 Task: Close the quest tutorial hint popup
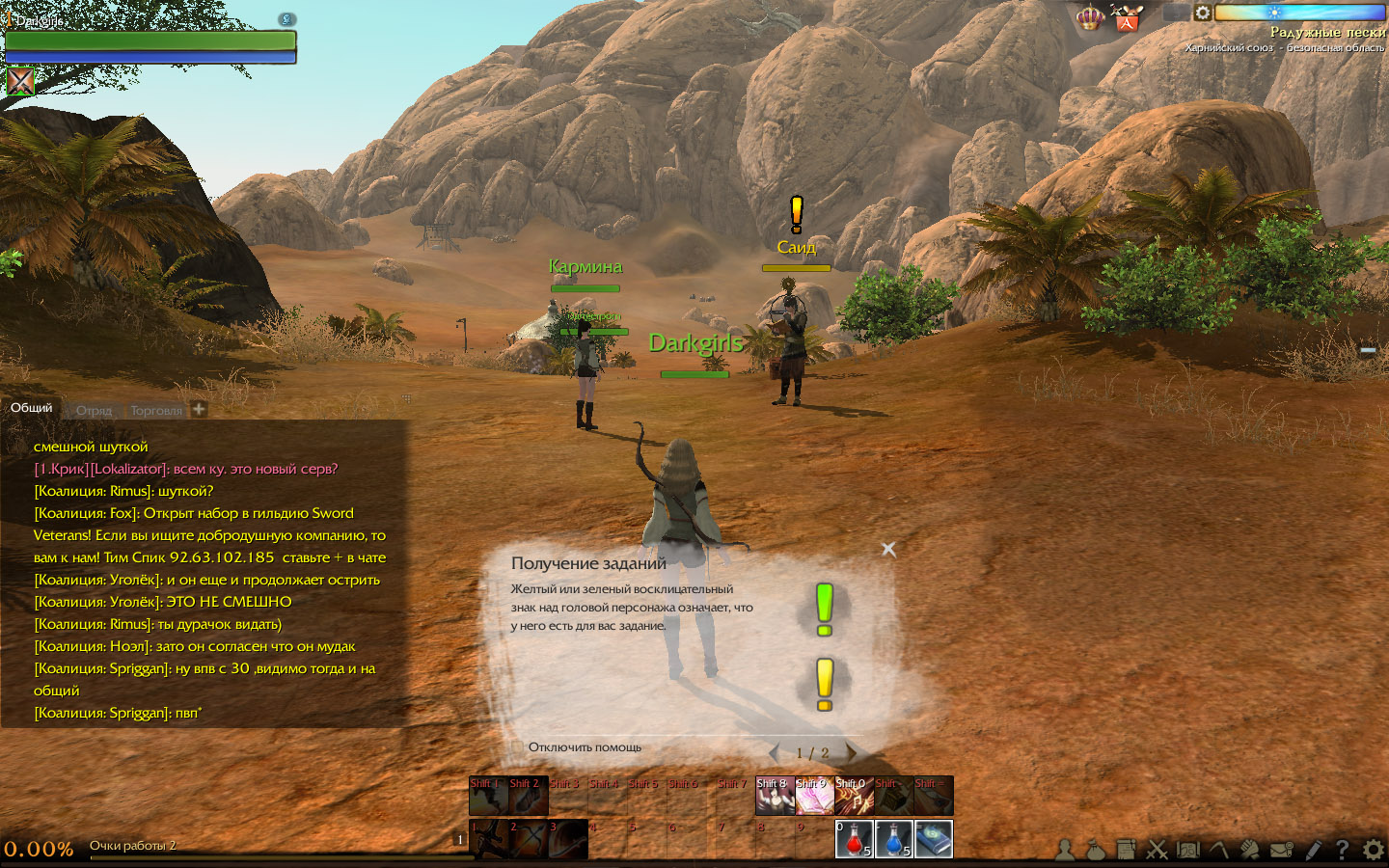888,549
